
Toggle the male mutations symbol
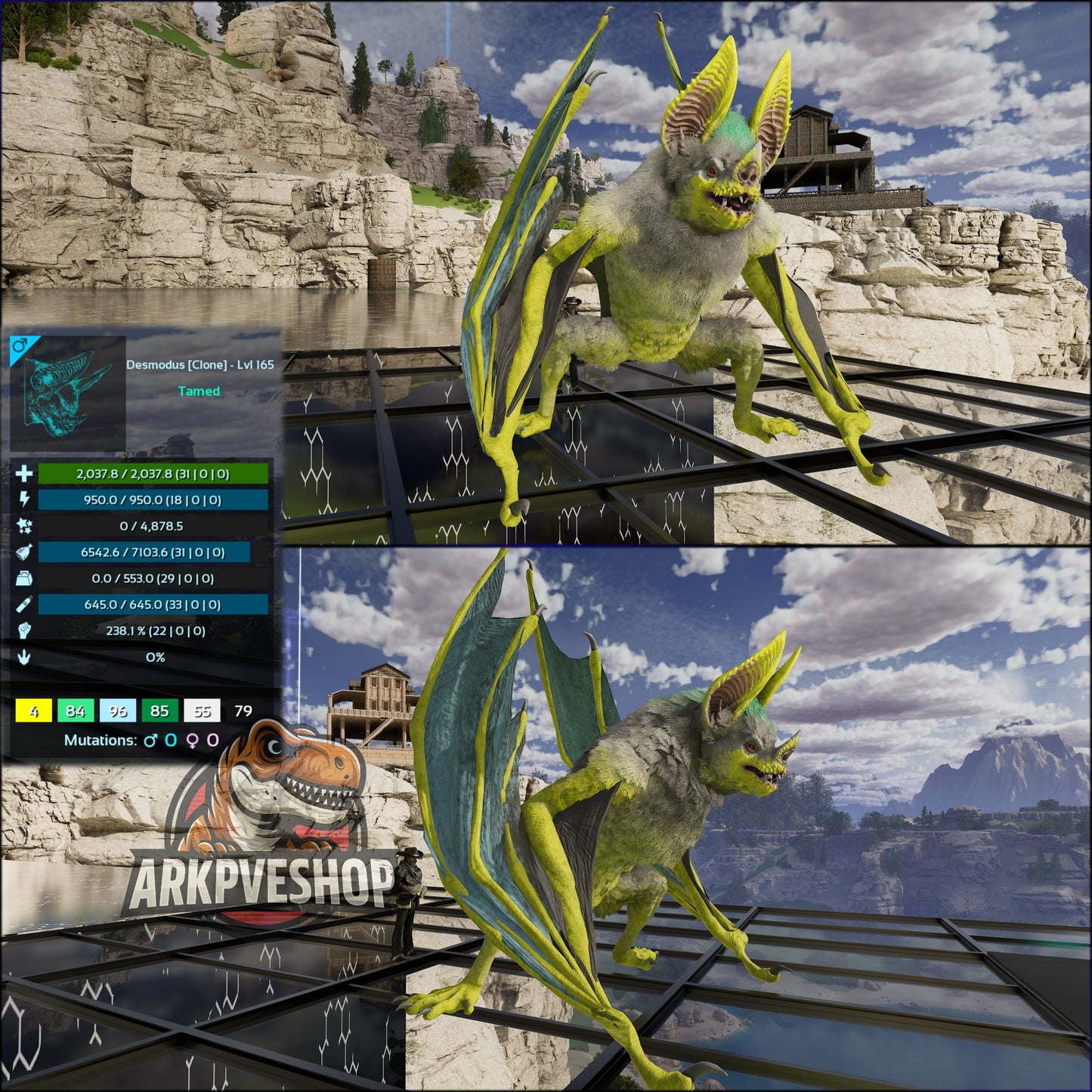point(150,741)
